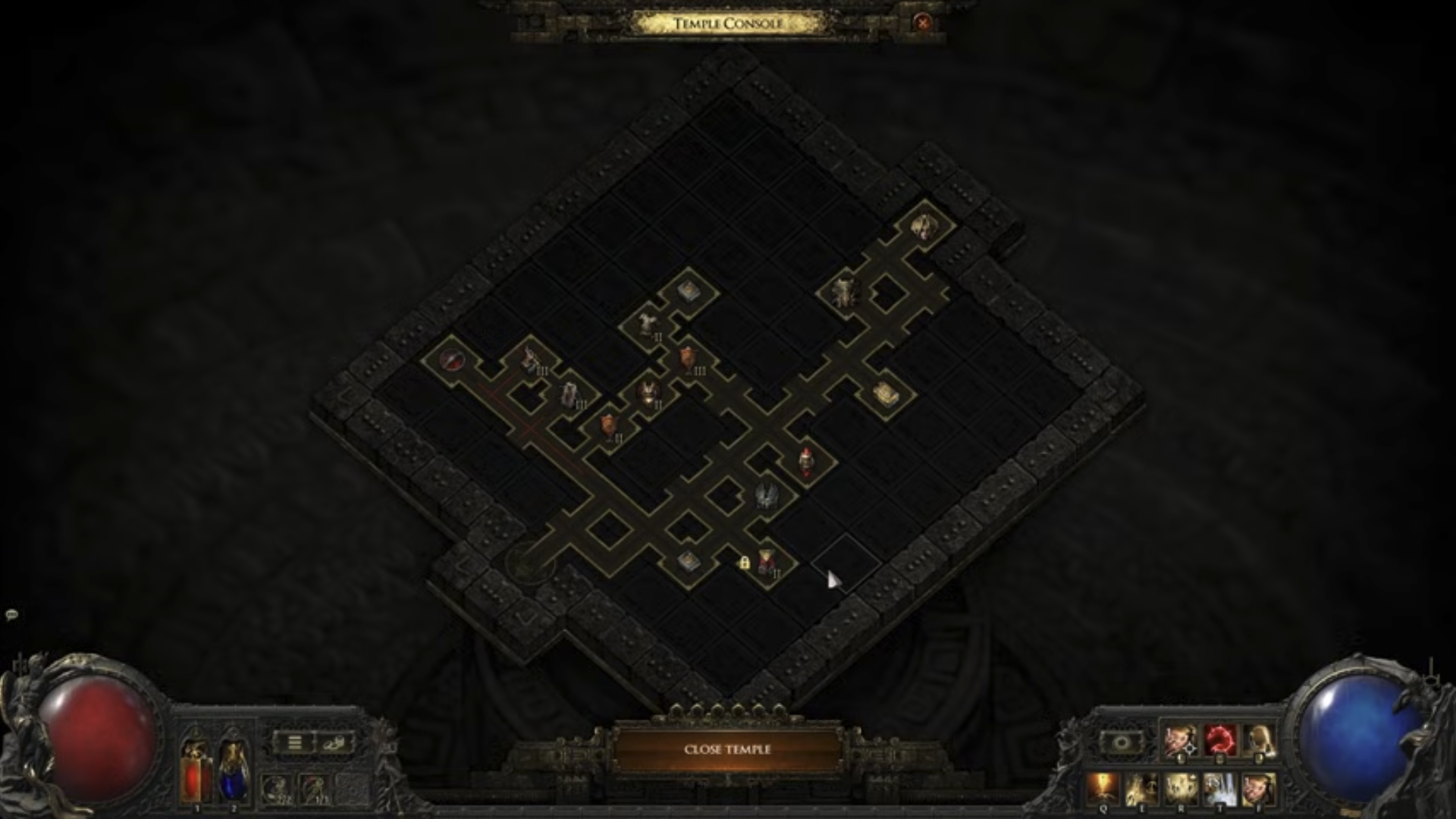
Task: Select the red-plumed helmet temple room
Action: [805, 460]
